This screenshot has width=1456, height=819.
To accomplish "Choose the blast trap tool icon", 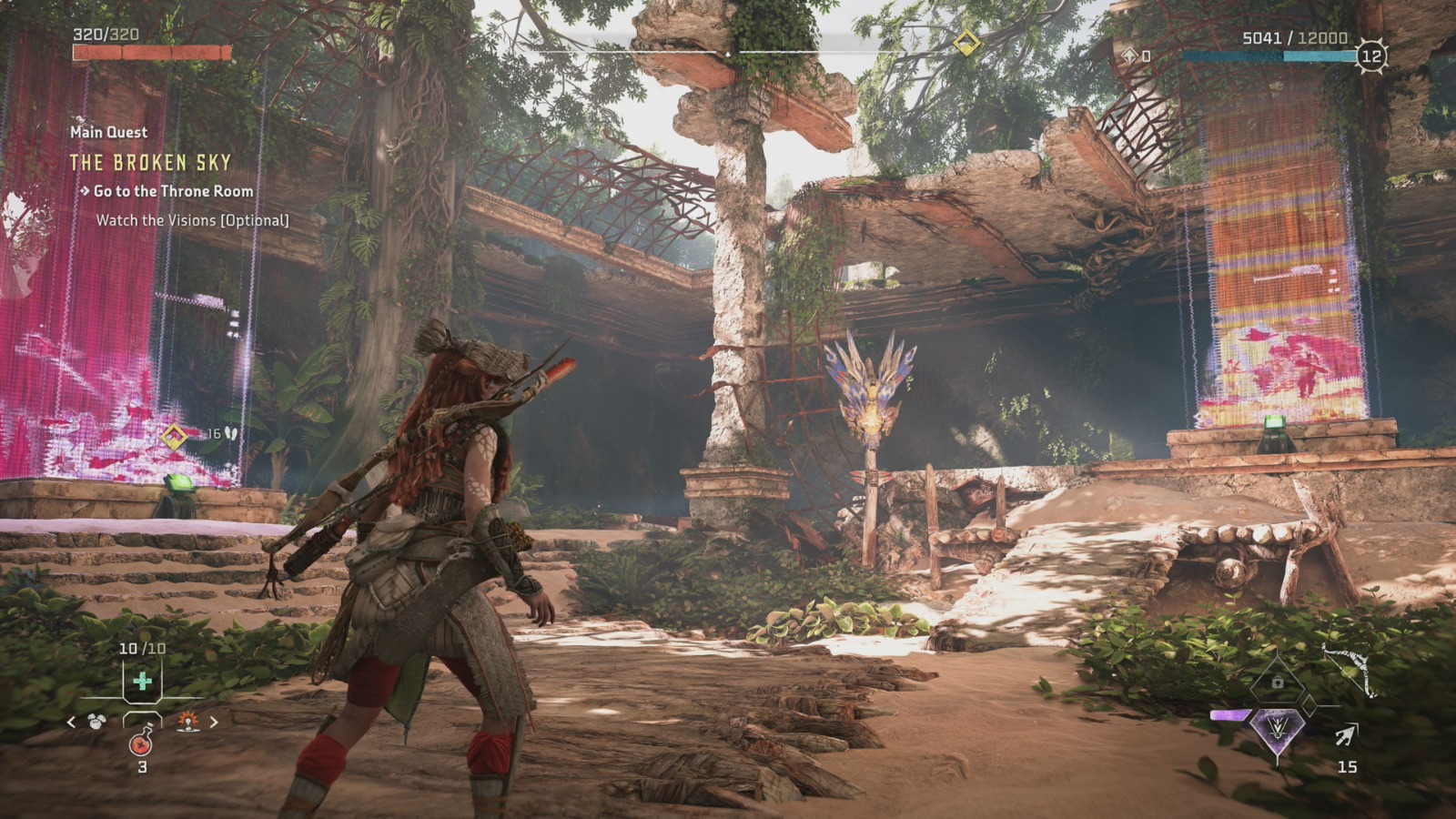I will click(x=188, y=722).
